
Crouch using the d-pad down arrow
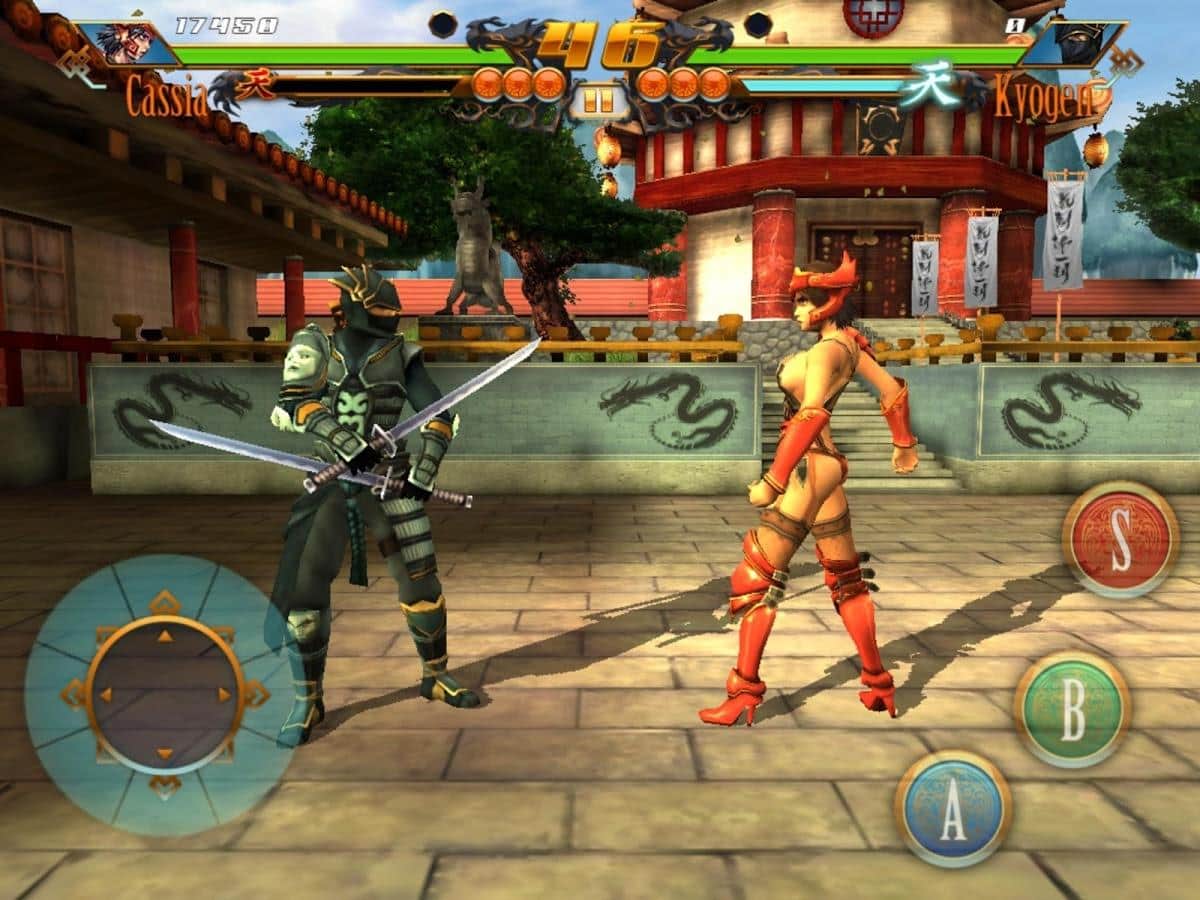[165, 753]
